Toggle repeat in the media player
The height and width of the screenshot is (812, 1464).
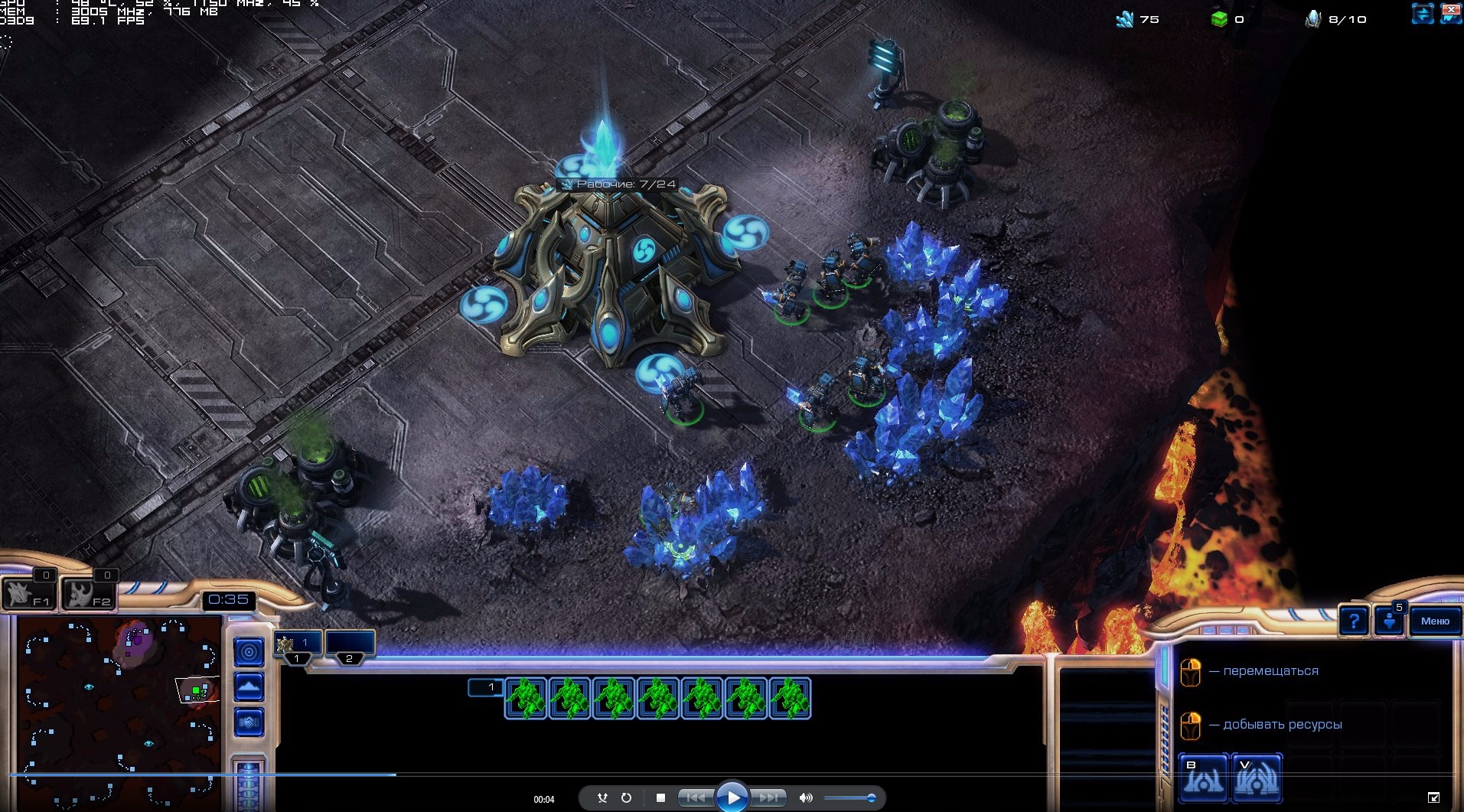626,797
